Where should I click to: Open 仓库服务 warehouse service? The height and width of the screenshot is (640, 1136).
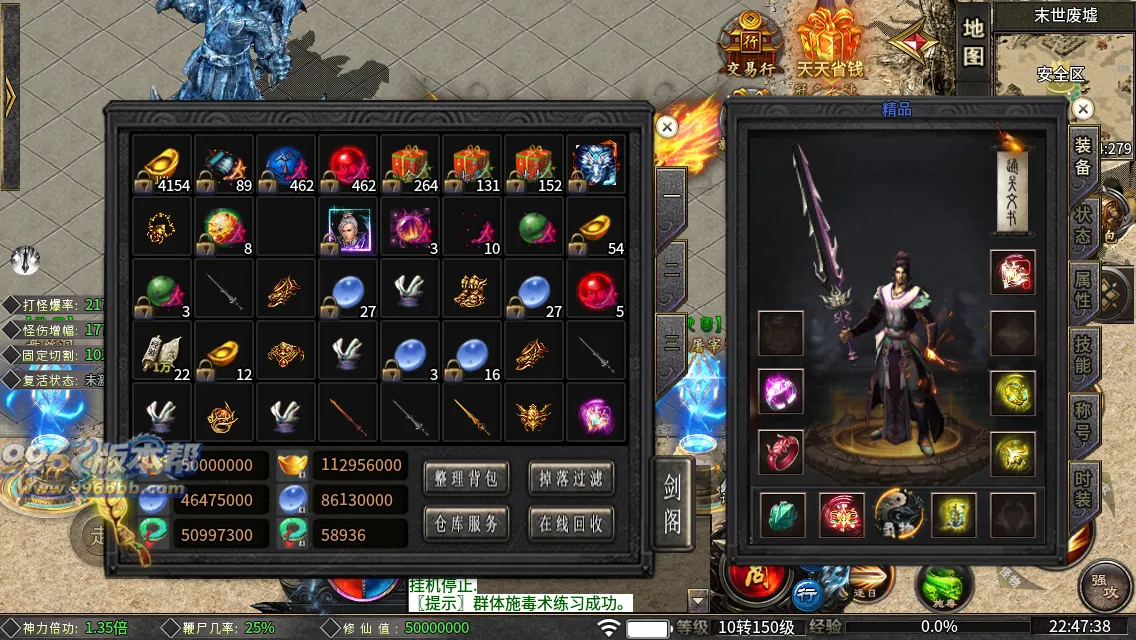[x=465, y=523]
